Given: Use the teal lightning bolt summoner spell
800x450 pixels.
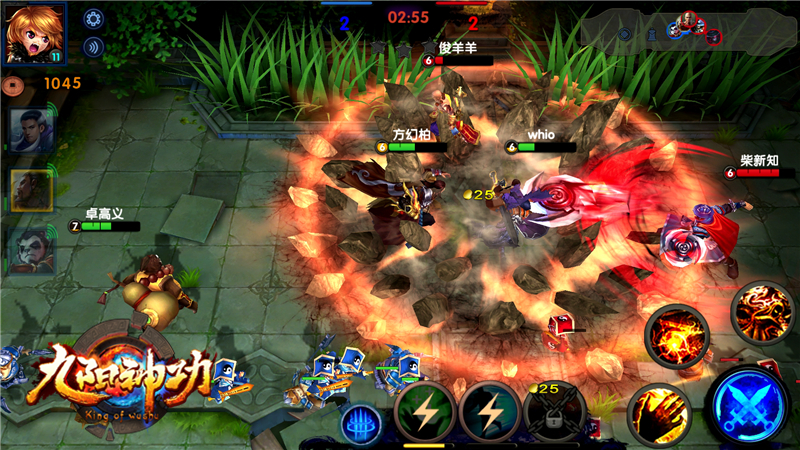Looking at the screenshot, I should pyautogui.click(x=491, y=411).
